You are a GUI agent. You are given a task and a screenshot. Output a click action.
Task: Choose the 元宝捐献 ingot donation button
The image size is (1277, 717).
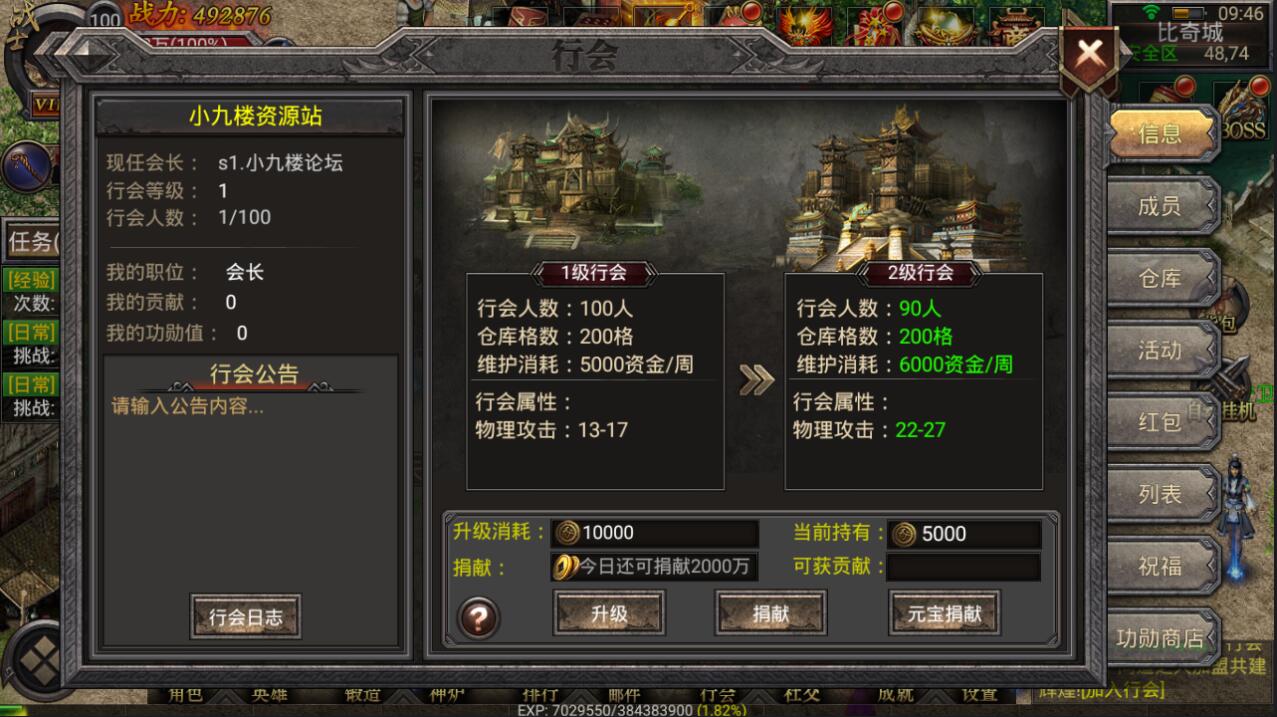point(943,614)
